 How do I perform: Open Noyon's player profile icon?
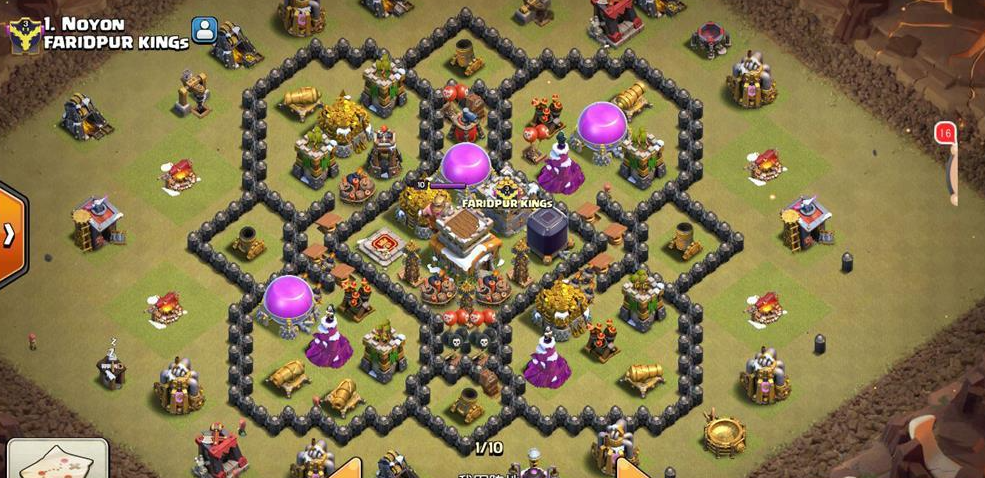tap(205, 30)
